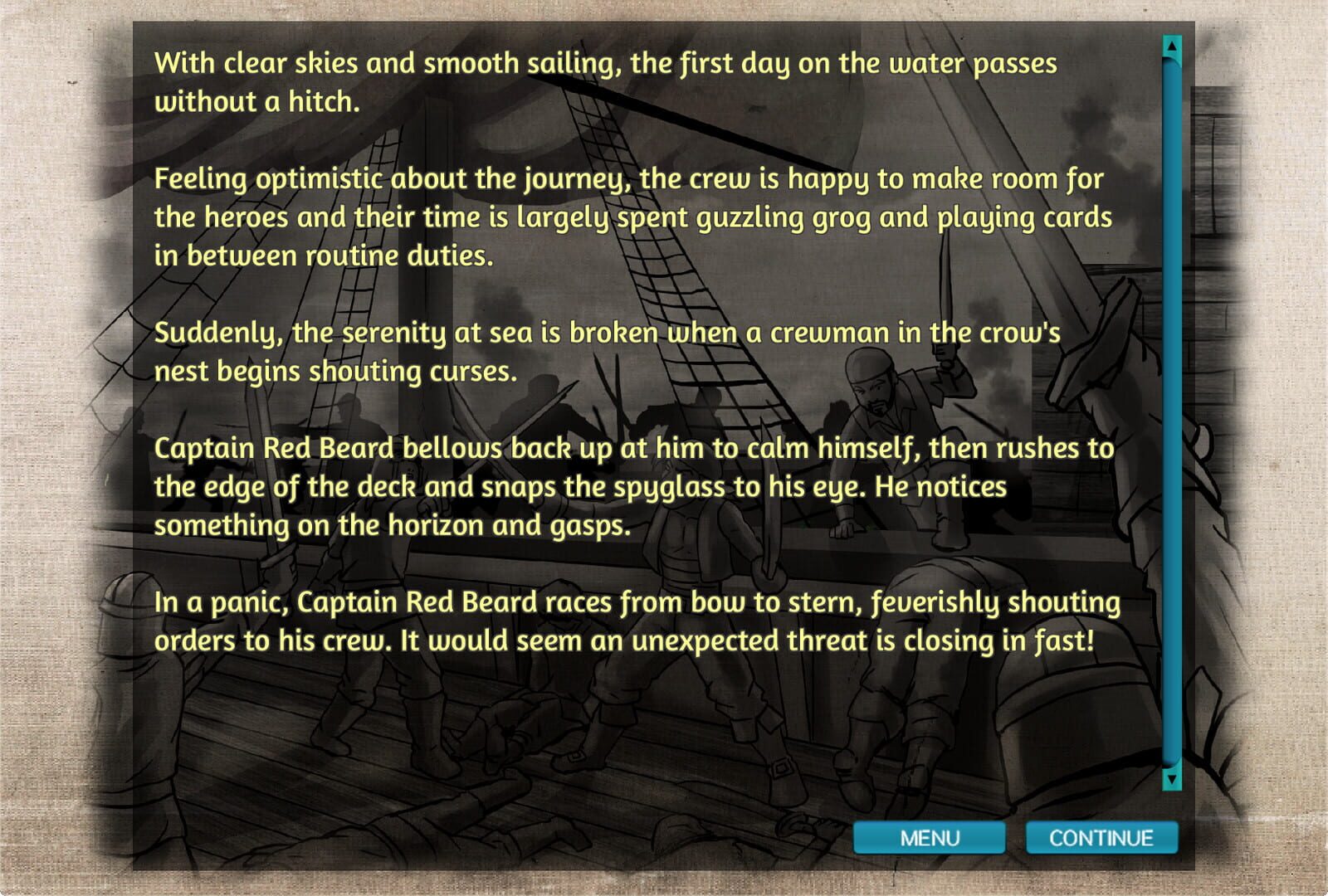Click the down-arrow icon at the scrollbar bottom

coord(1170,781)
